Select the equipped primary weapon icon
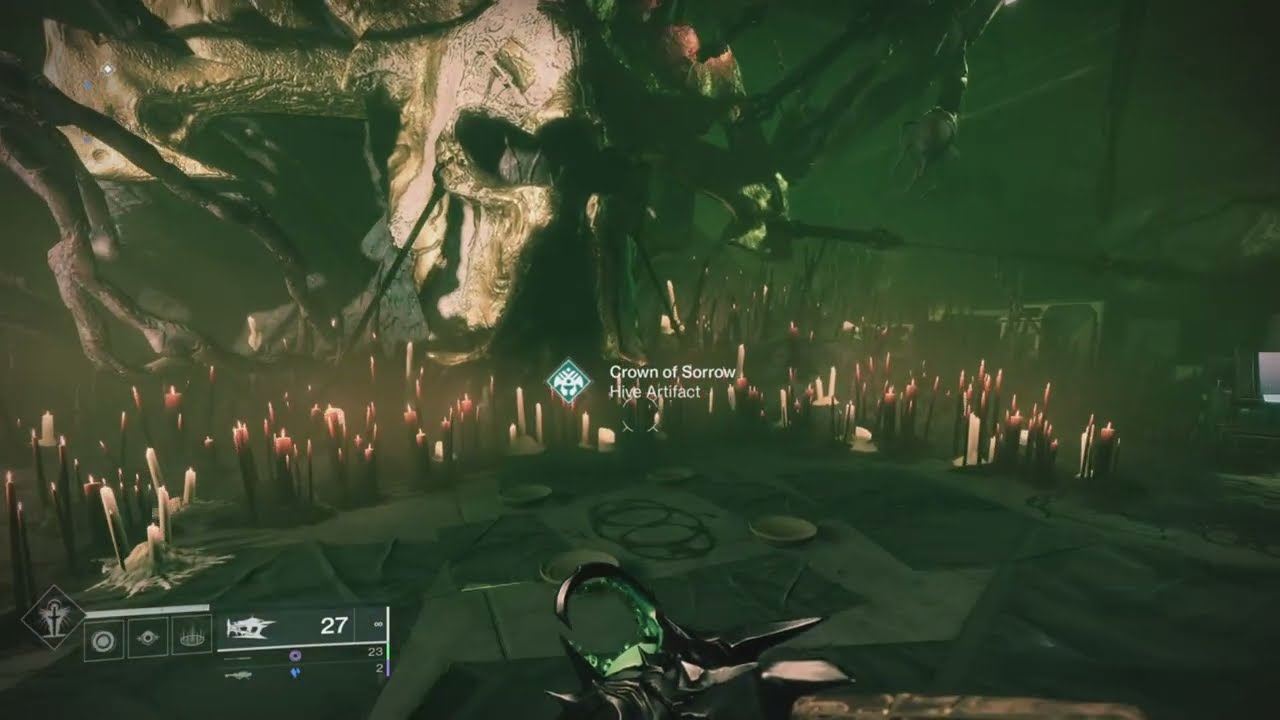This screenshot has width=1280, height=720. tap(250, 628)
